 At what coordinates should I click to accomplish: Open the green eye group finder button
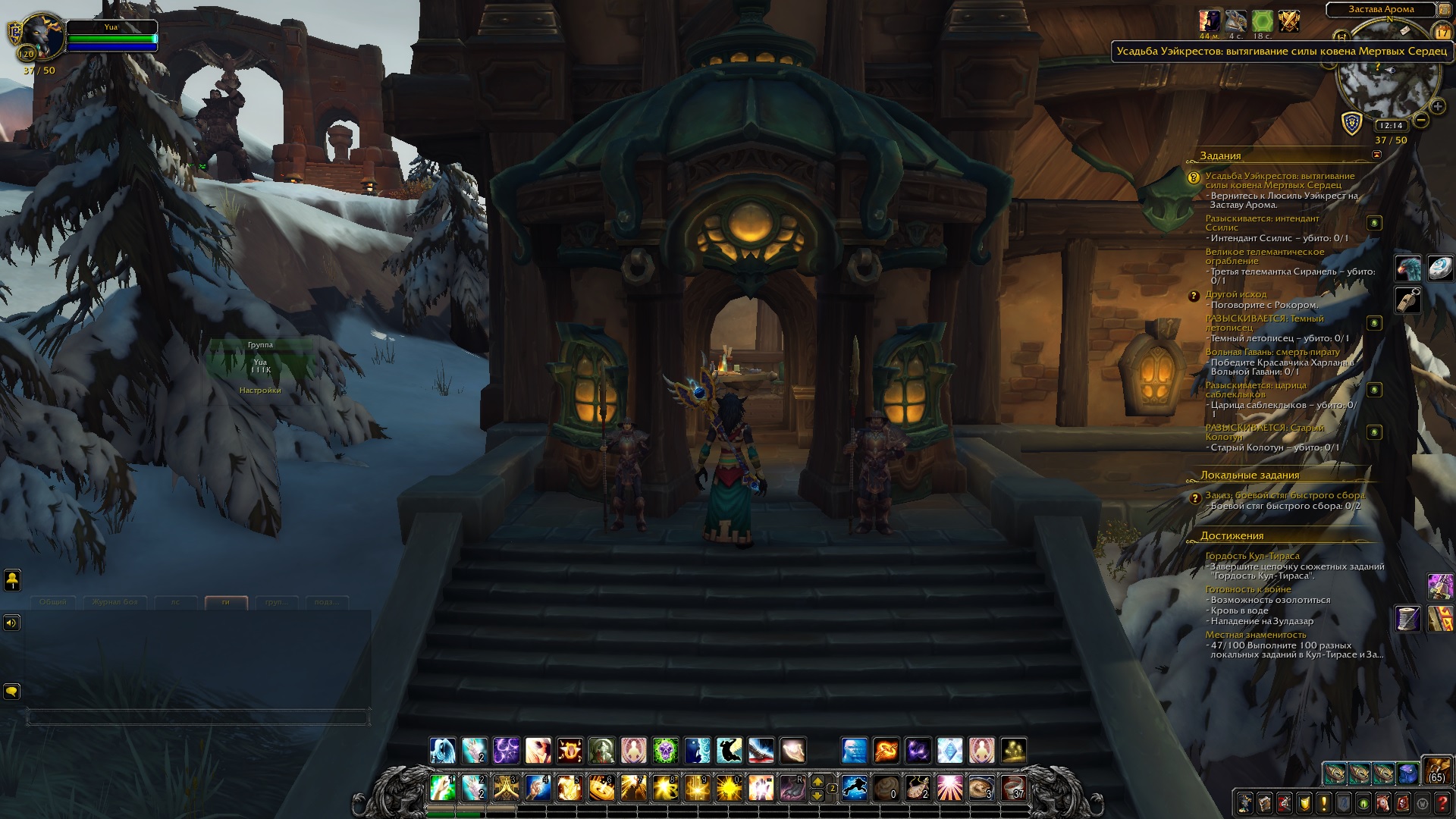click(x=1363, y=802)
